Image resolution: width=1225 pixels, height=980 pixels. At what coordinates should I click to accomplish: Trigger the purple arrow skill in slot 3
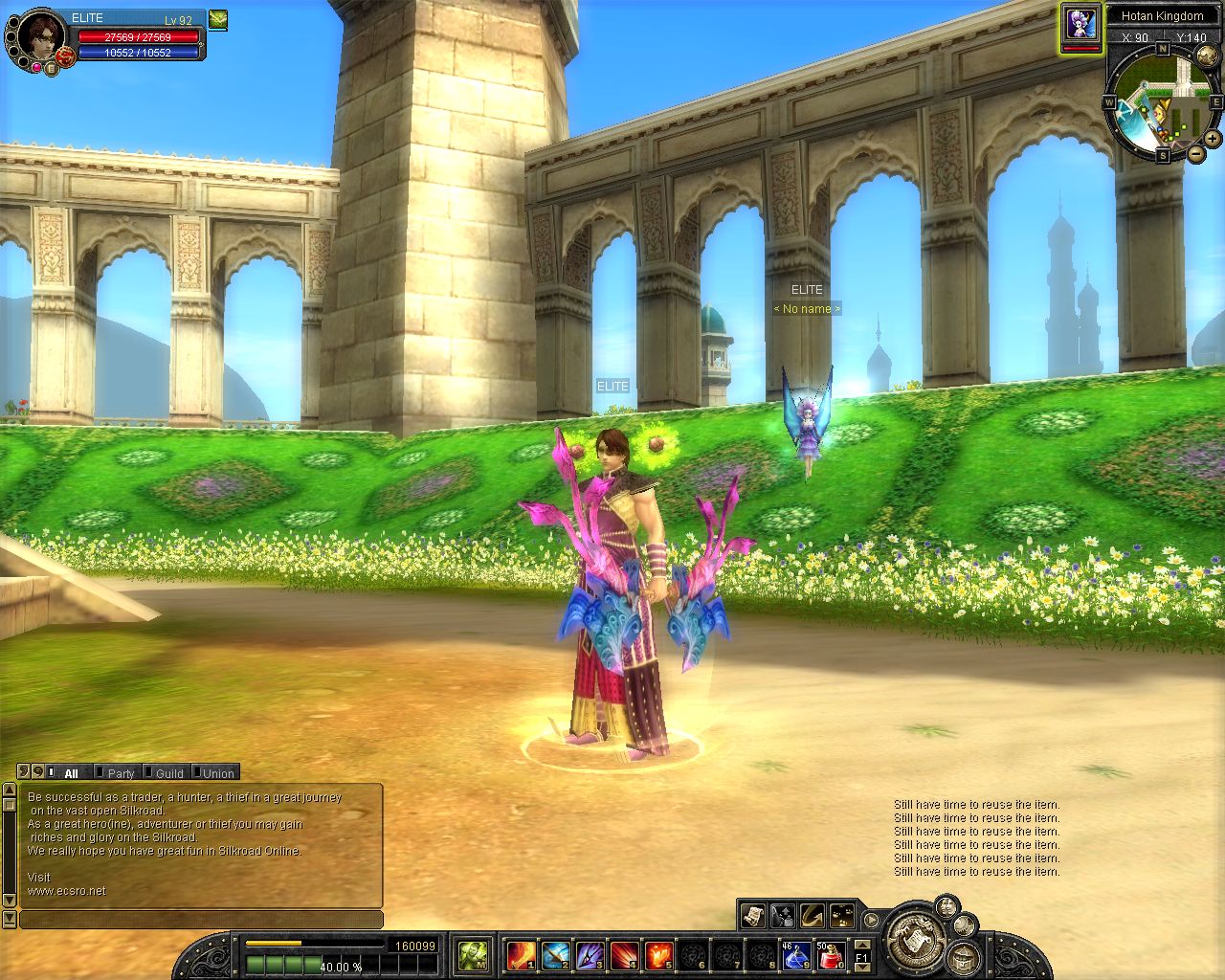coord(590,954)
